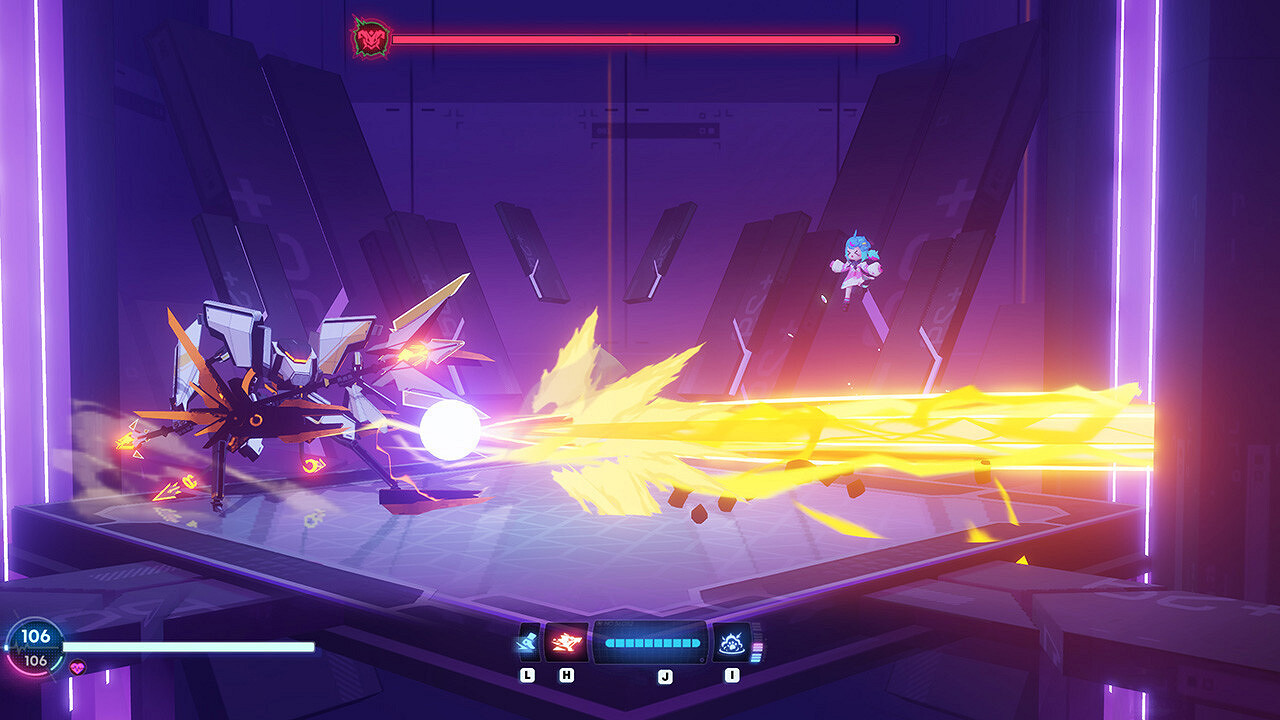The height and width of the screenshot is (720, 1280).
Task: Activate the red slash skill icon above key H
Action: click(x=566, y=641)
